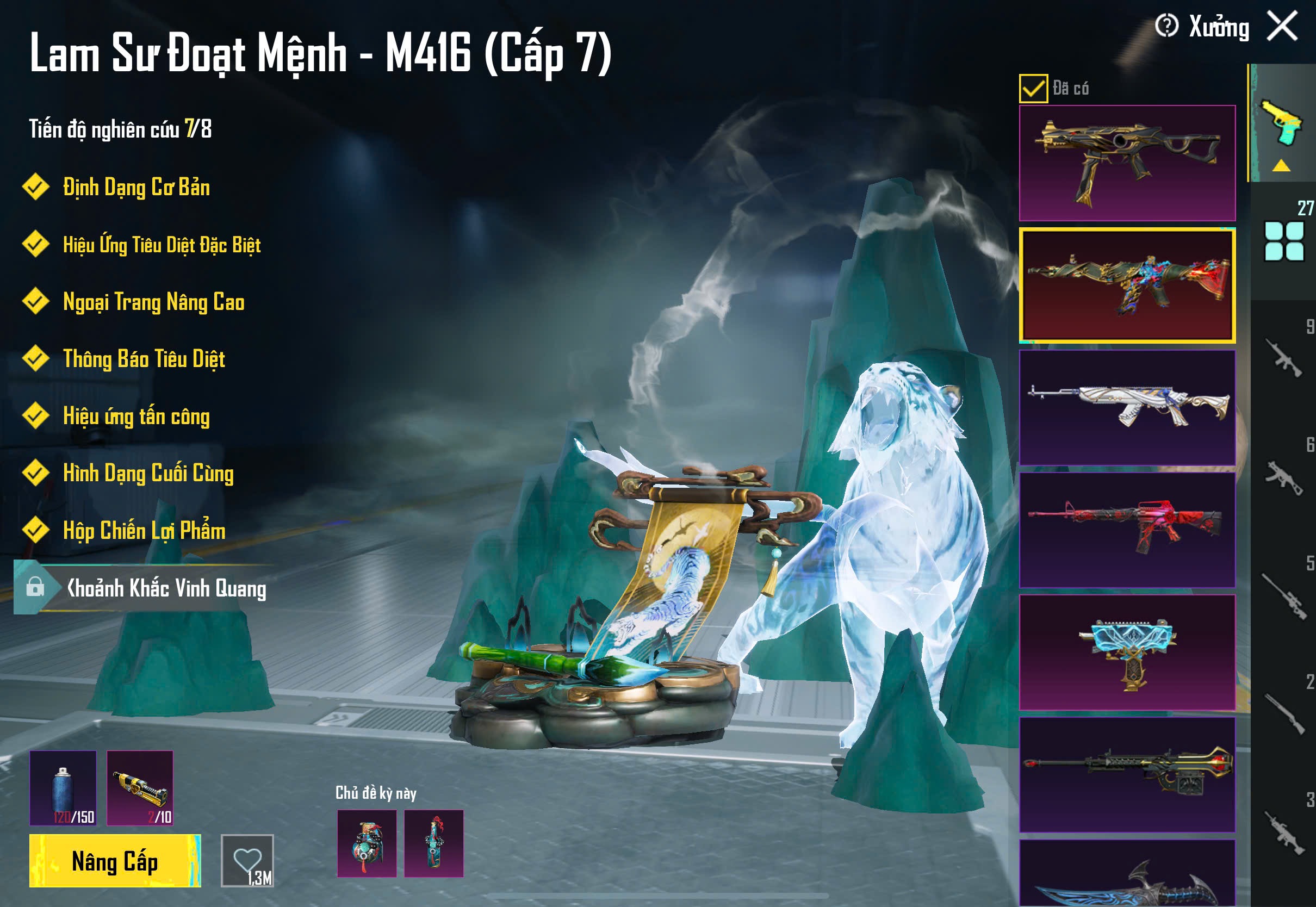Pick the black and gold machine gun thumbnail
1316x907 pixels.
(1127, 774)
